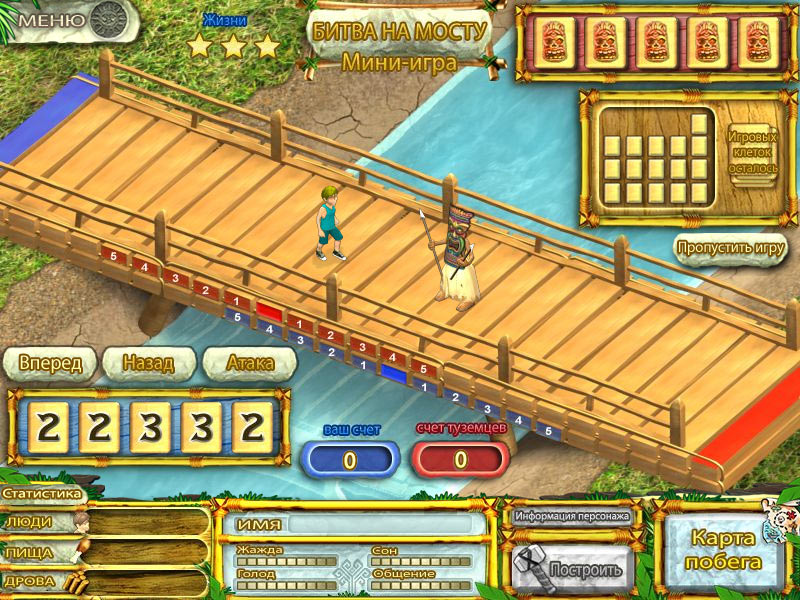
Task: Click the Вперед move button
Action: 50,363
